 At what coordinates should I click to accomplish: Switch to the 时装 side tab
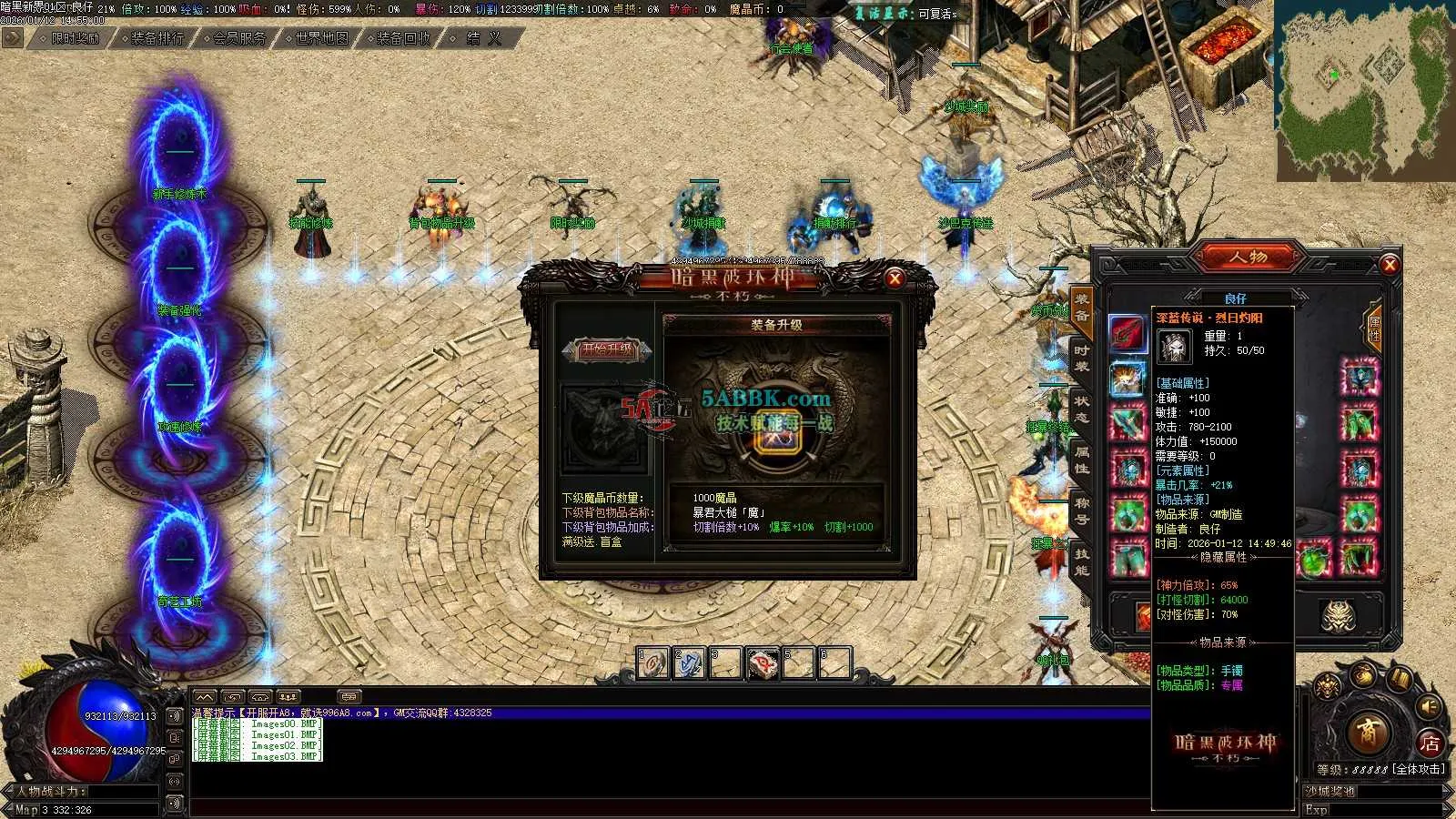coord(1081,357)
